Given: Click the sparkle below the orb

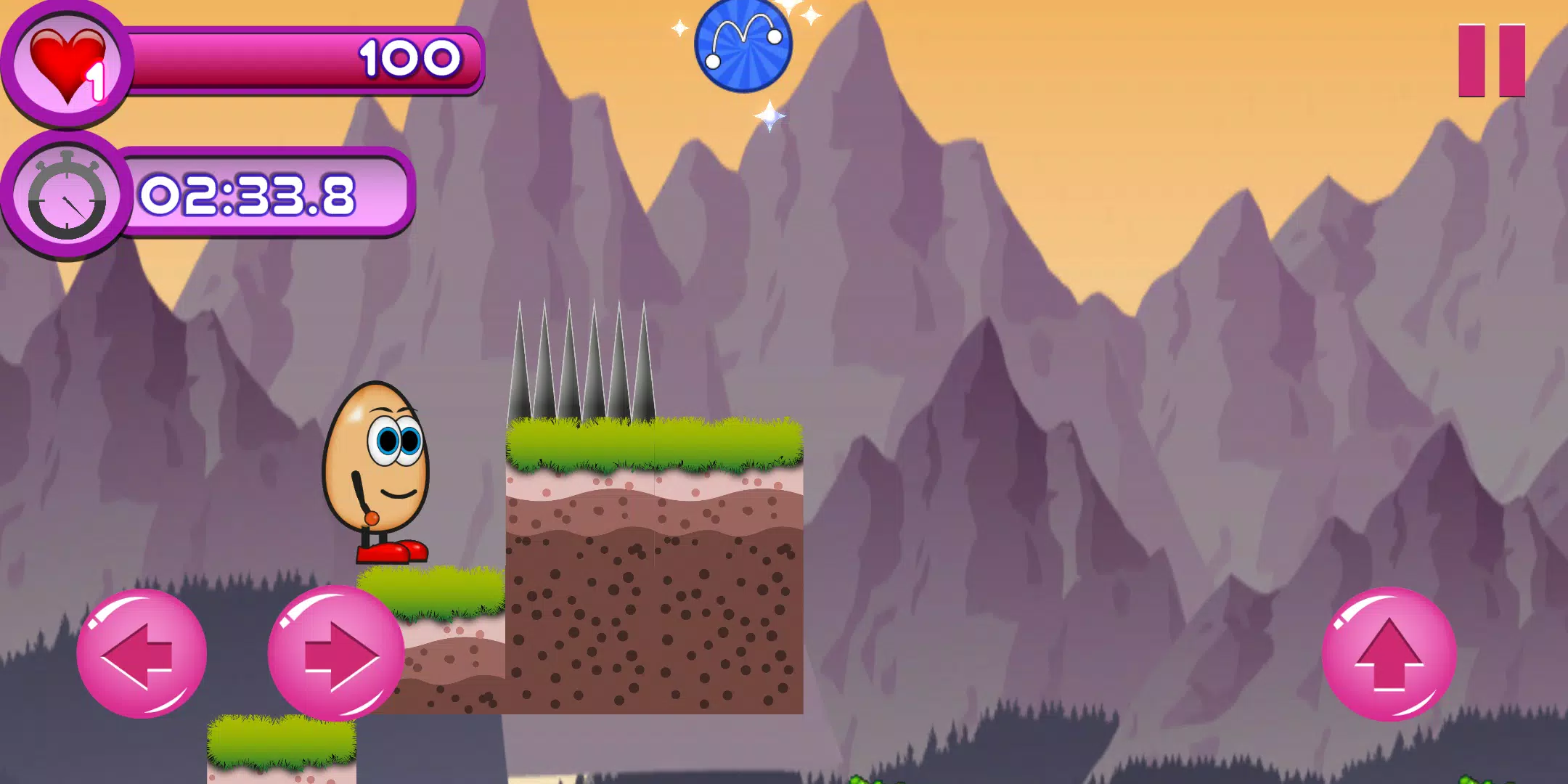Looking at the screenshot, I should [x=769, y=116].
